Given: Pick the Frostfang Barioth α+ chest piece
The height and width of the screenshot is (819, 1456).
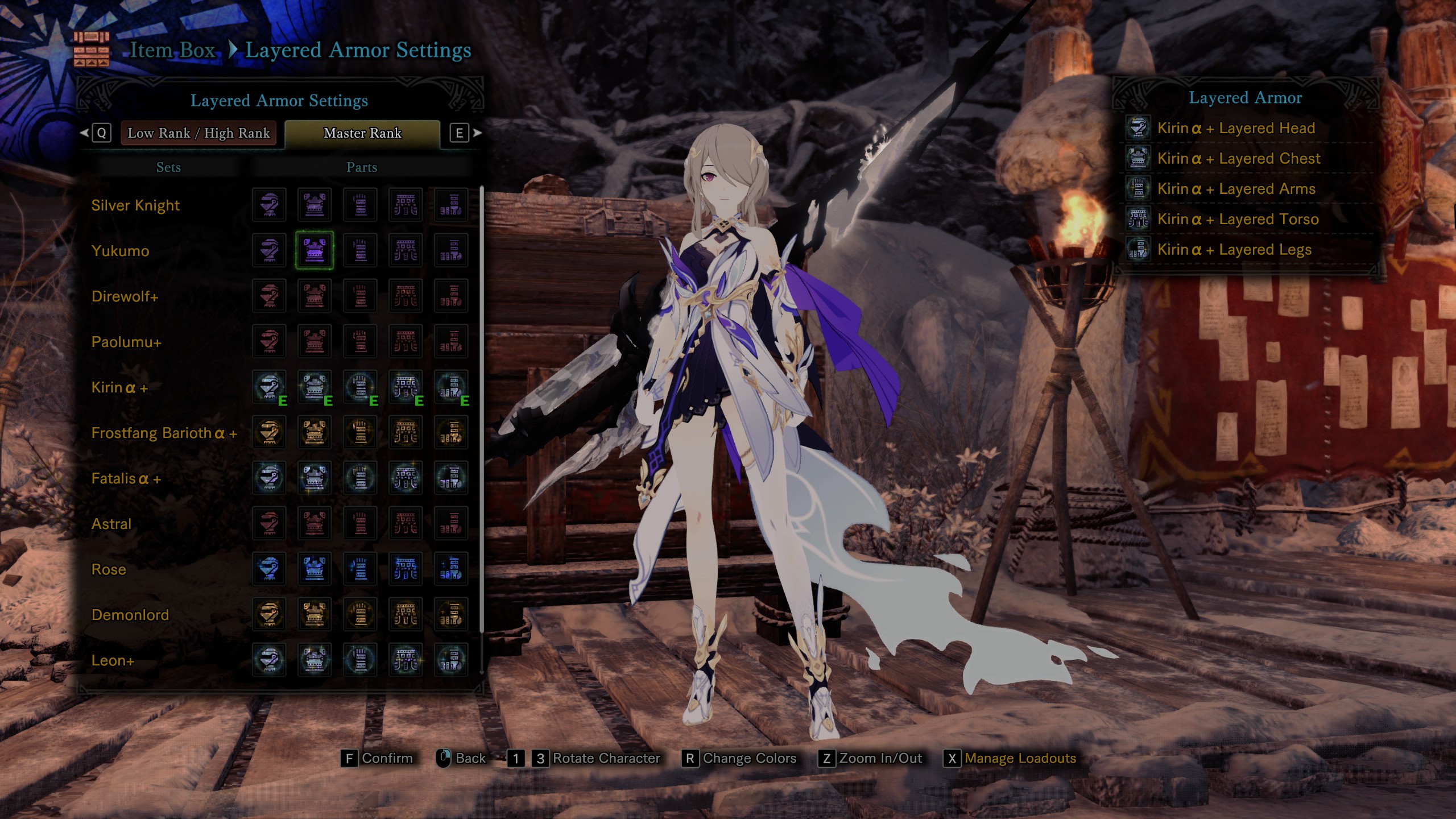Looking at the screenshot, I should (x=315, y=432).
